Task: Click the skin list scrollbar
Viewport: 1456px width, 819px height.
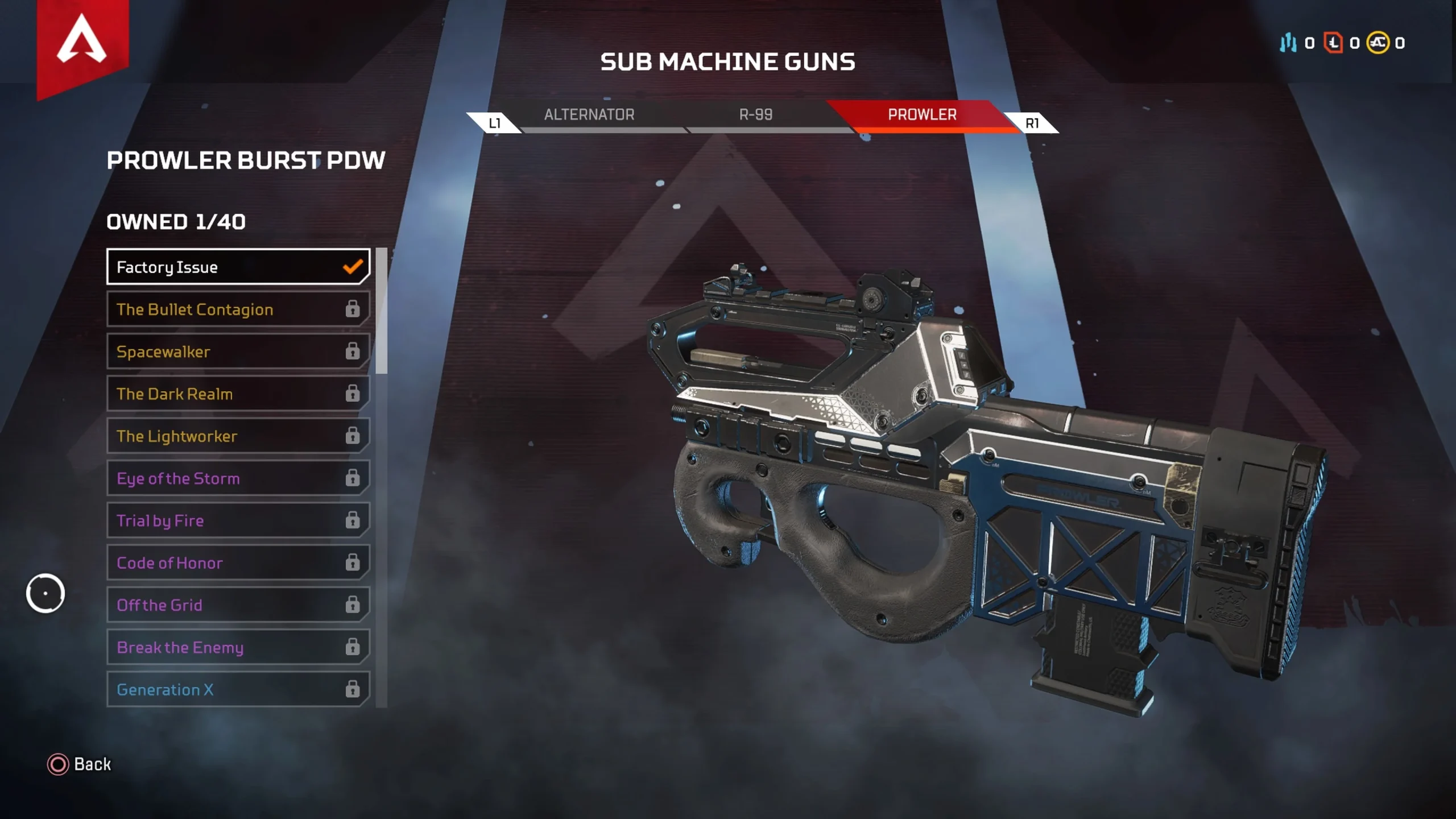Action: pyautogui.click(x=382, y=311)
